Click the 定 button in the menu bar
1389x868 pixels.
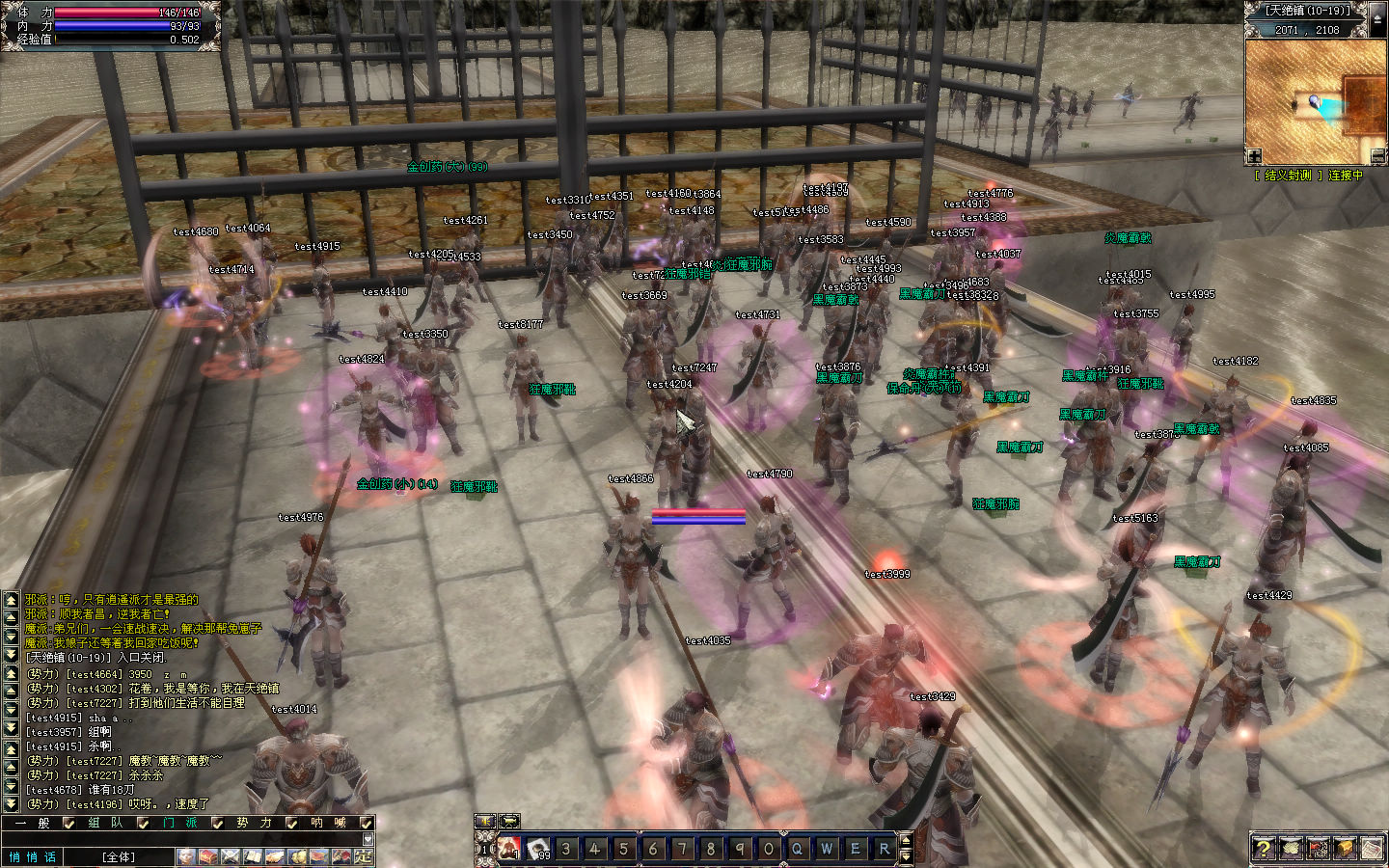363,856
